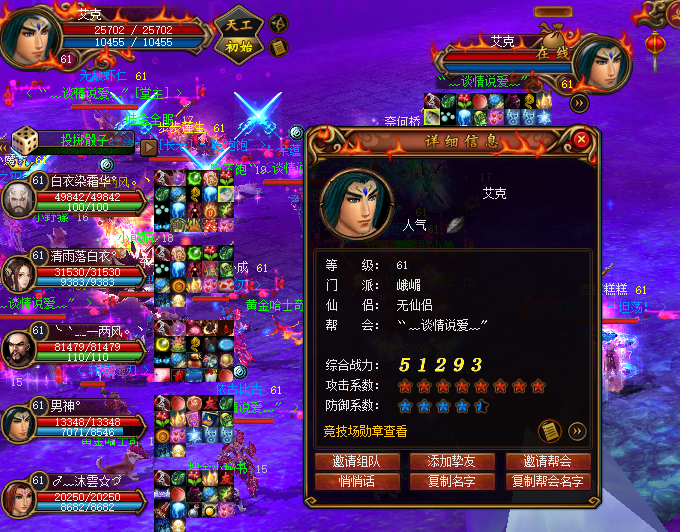680x532 pixels.
Task: Expand the details window's double-arrow button
Action: [x=577, y=431]
